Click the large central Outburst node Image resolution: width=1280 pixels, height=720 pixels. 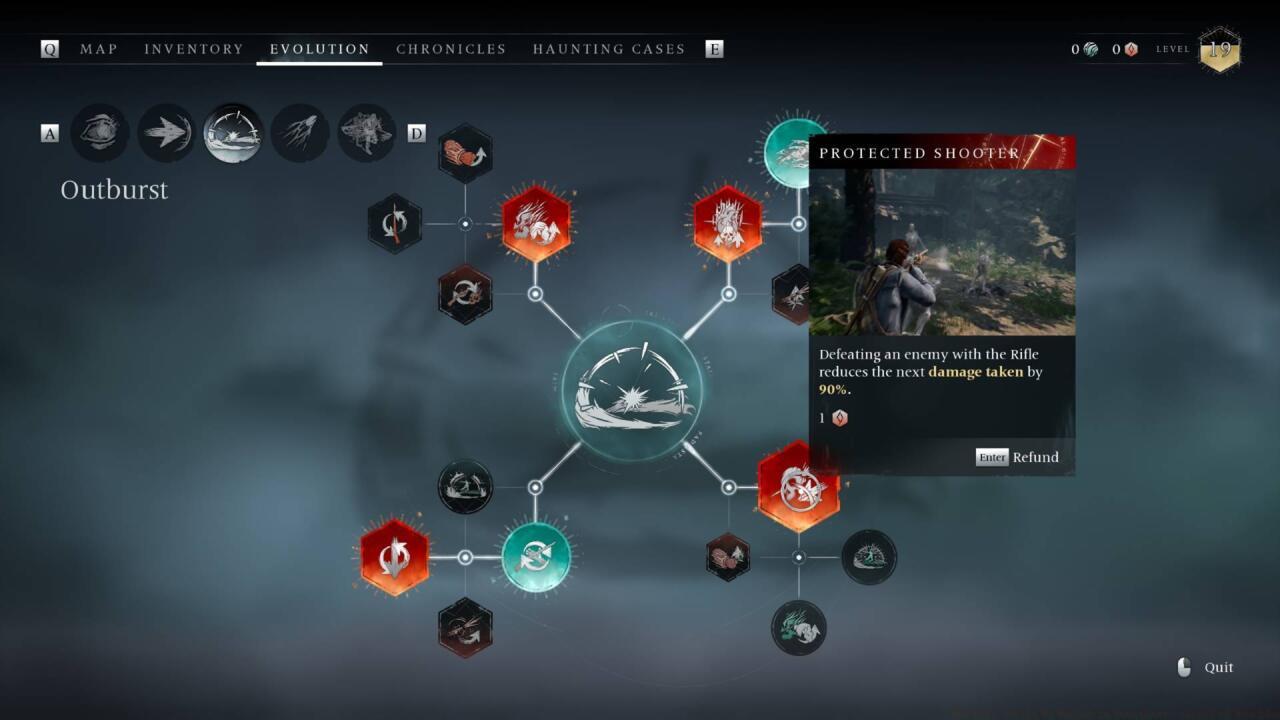tap(632, 391)
